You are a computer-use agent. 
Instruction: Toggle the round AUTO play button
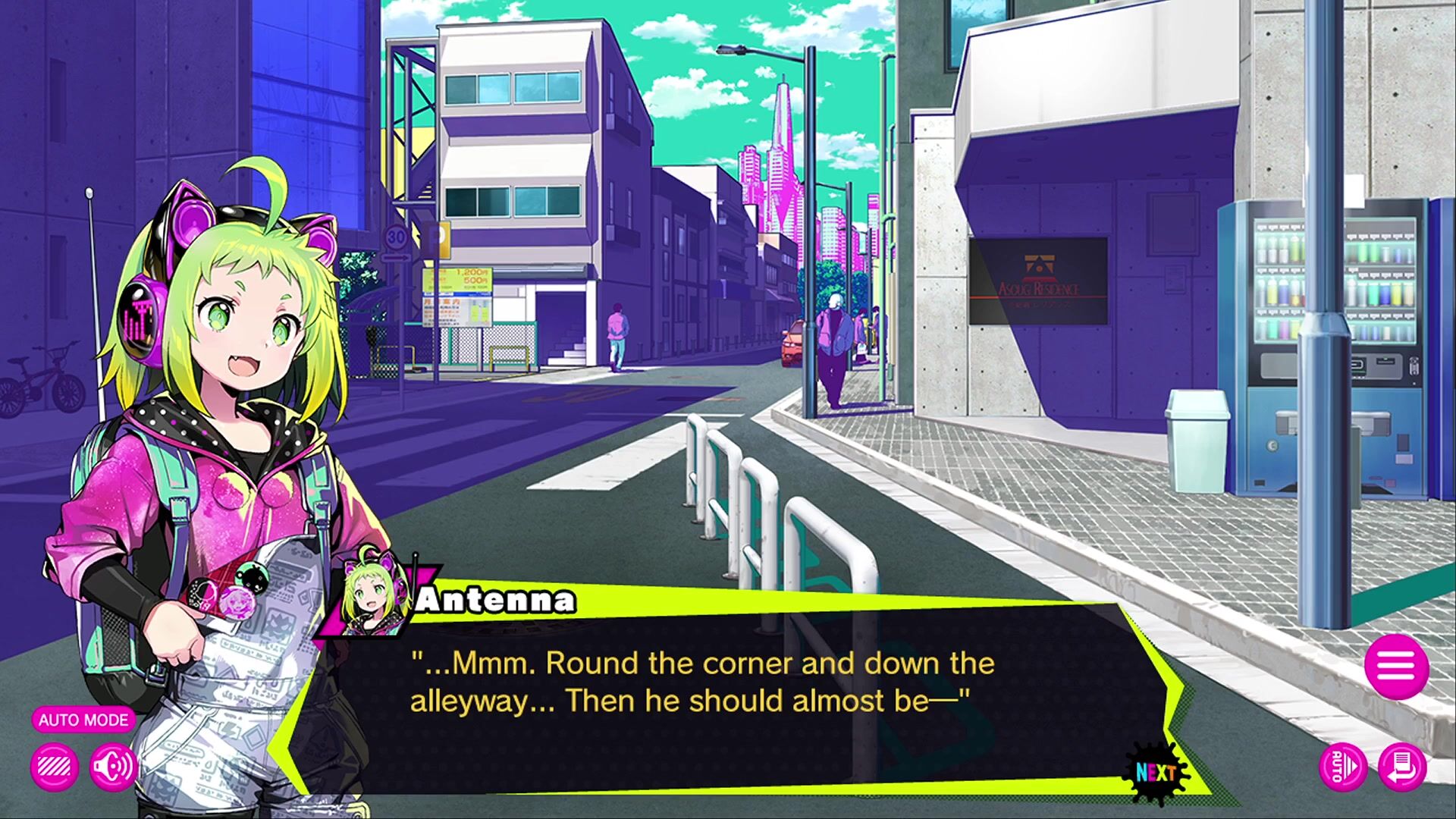point(1343,767)
